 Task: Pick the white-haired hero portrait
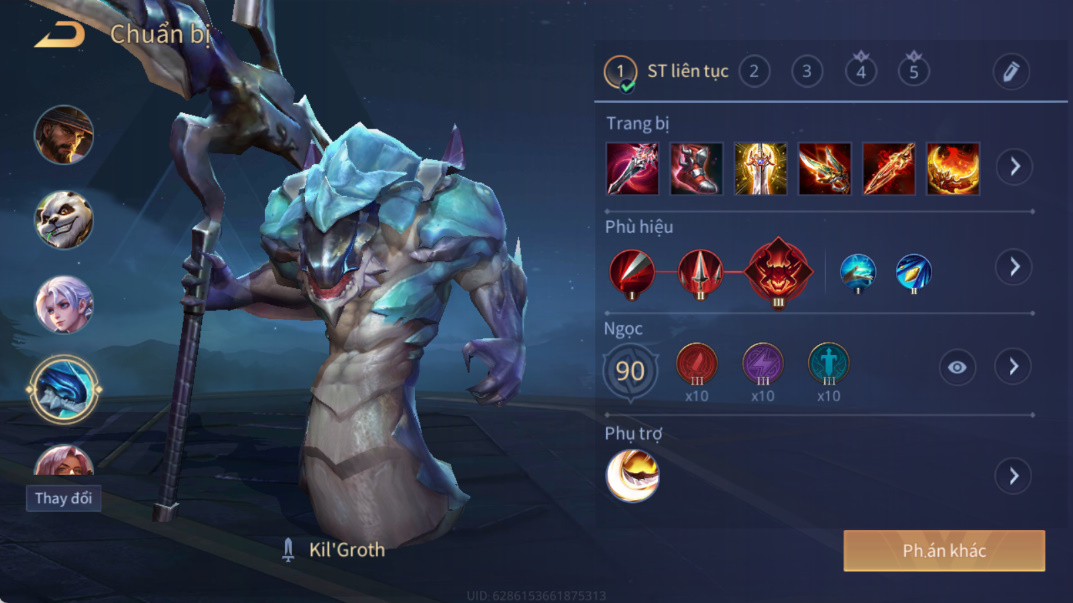(64, 305)
